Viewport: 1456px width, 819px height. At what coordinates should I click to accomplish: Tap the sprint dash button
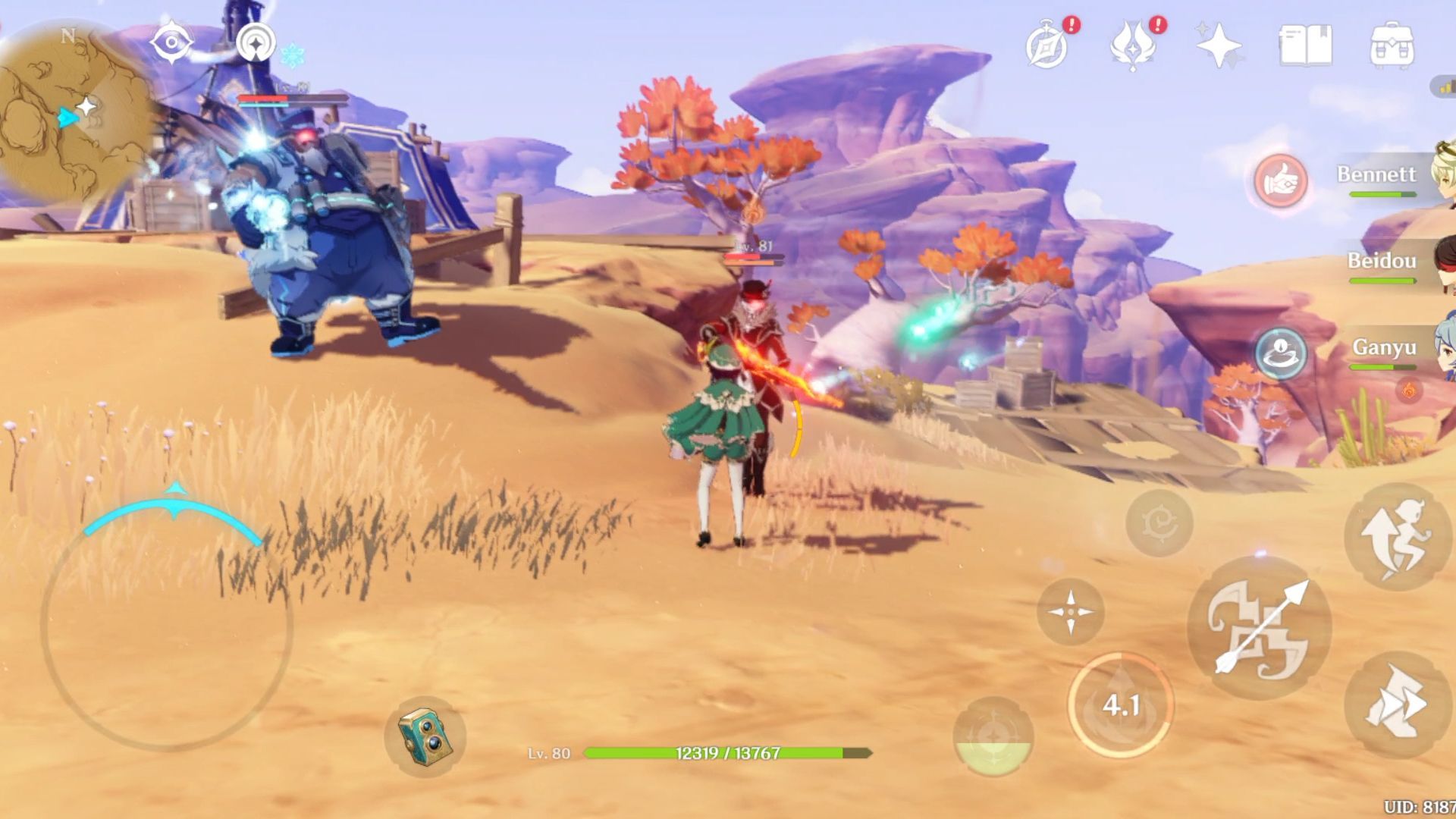point(1396,705)
